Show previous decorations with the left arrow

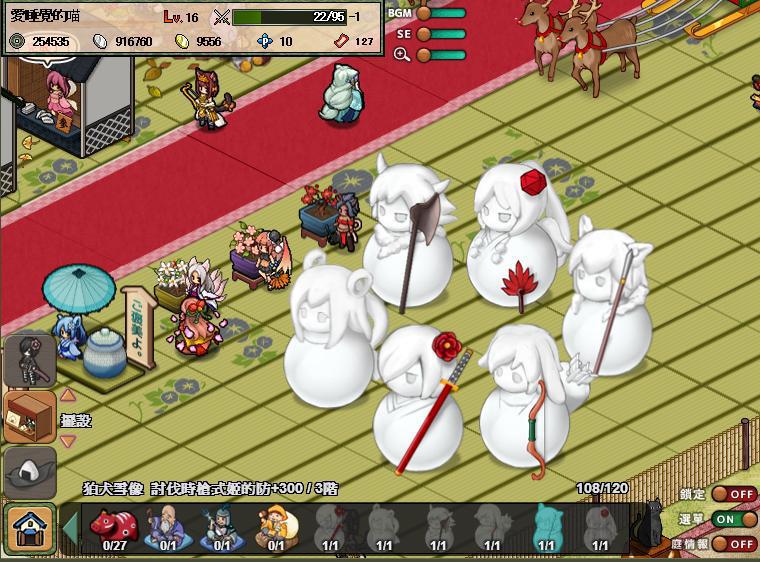[70, 527]
